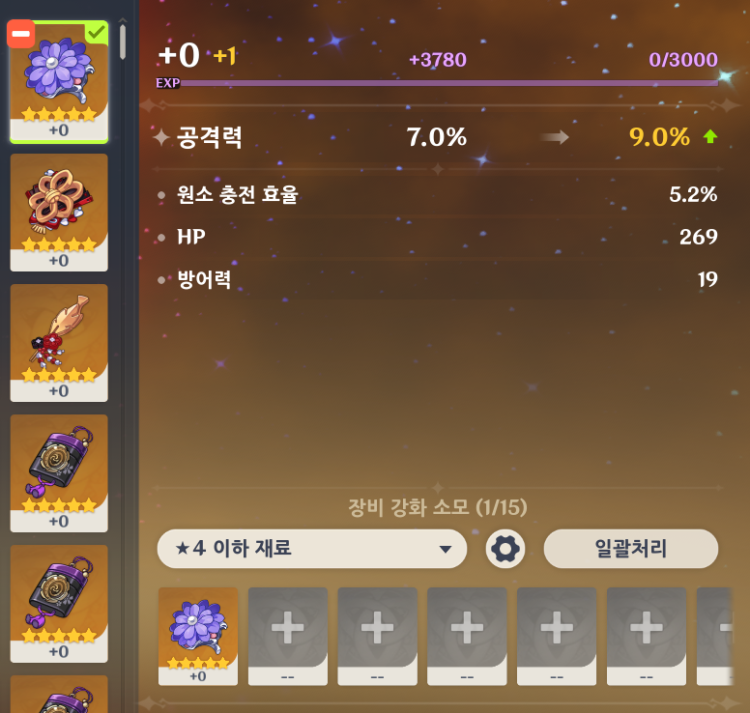Image resolution: width=750 pixels, height=713 pixels.
Task: Open the ★4 이하 재료 dropdown
Action: coord(311,549)
